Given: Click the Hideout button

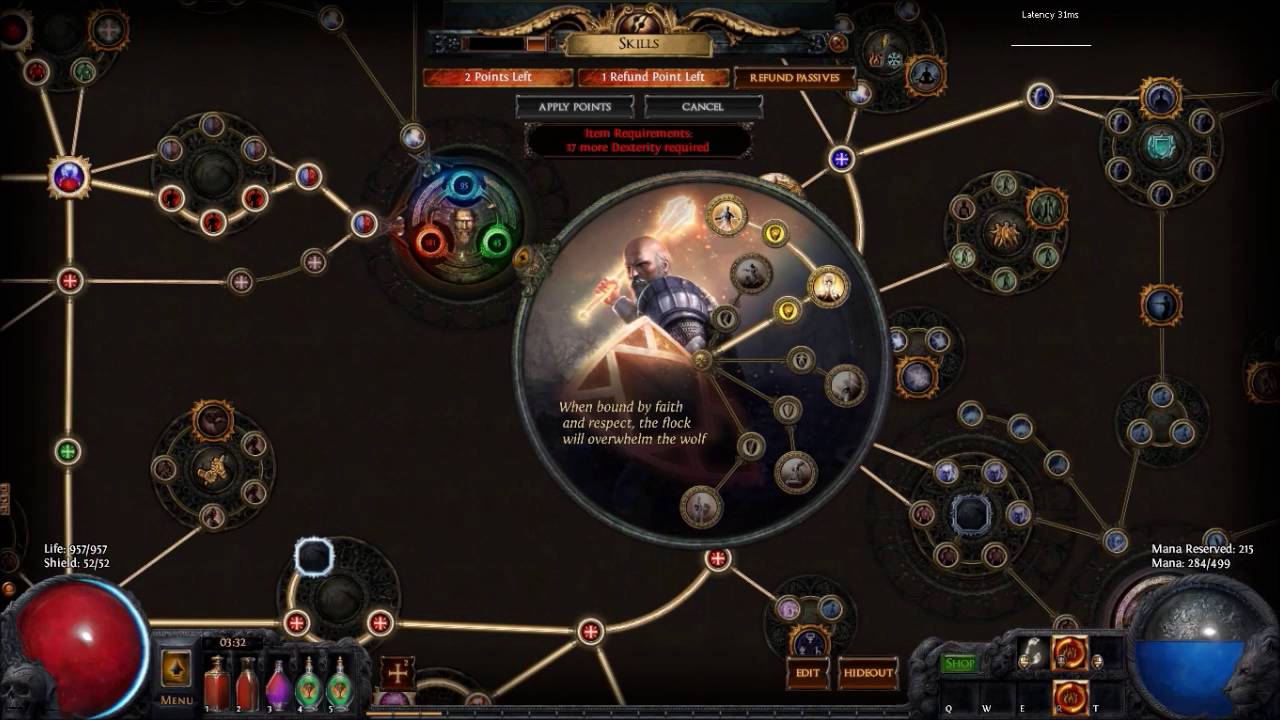Looking at the screenshot, I should (x=867, y=672).
